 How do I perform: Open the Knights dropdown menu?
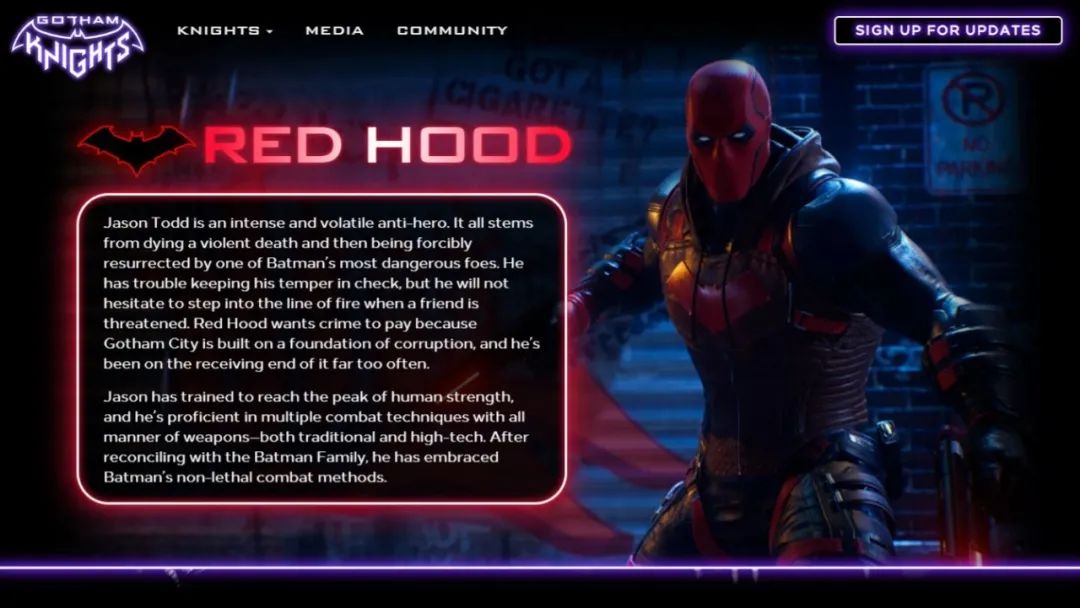click(225, 30)
